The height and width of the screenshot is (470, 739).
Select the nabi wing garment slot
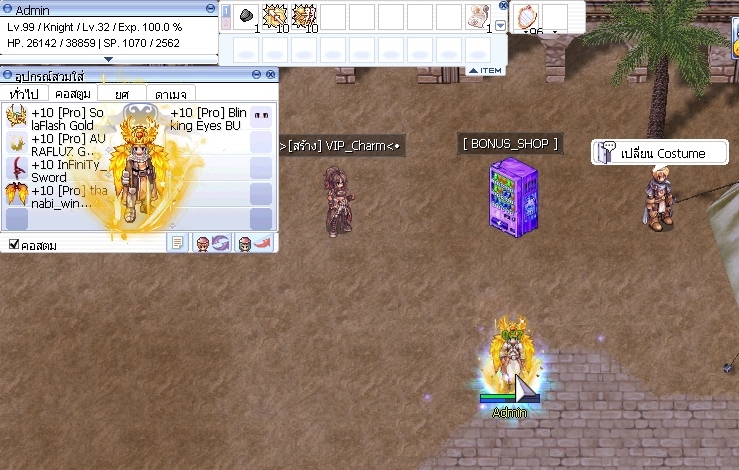click(16, 193)
